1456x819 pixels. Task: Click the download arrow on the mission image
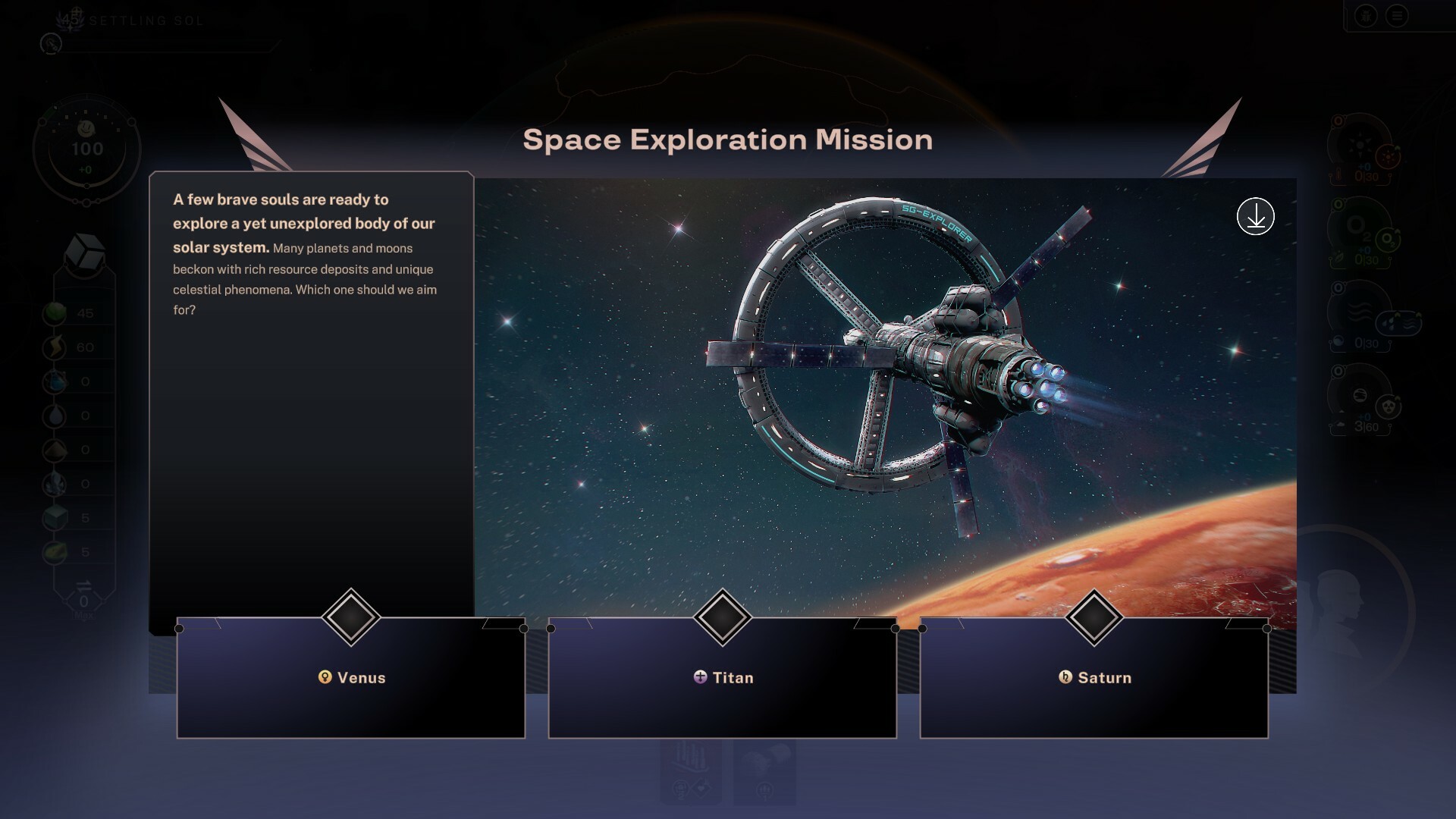[1255, 217]
